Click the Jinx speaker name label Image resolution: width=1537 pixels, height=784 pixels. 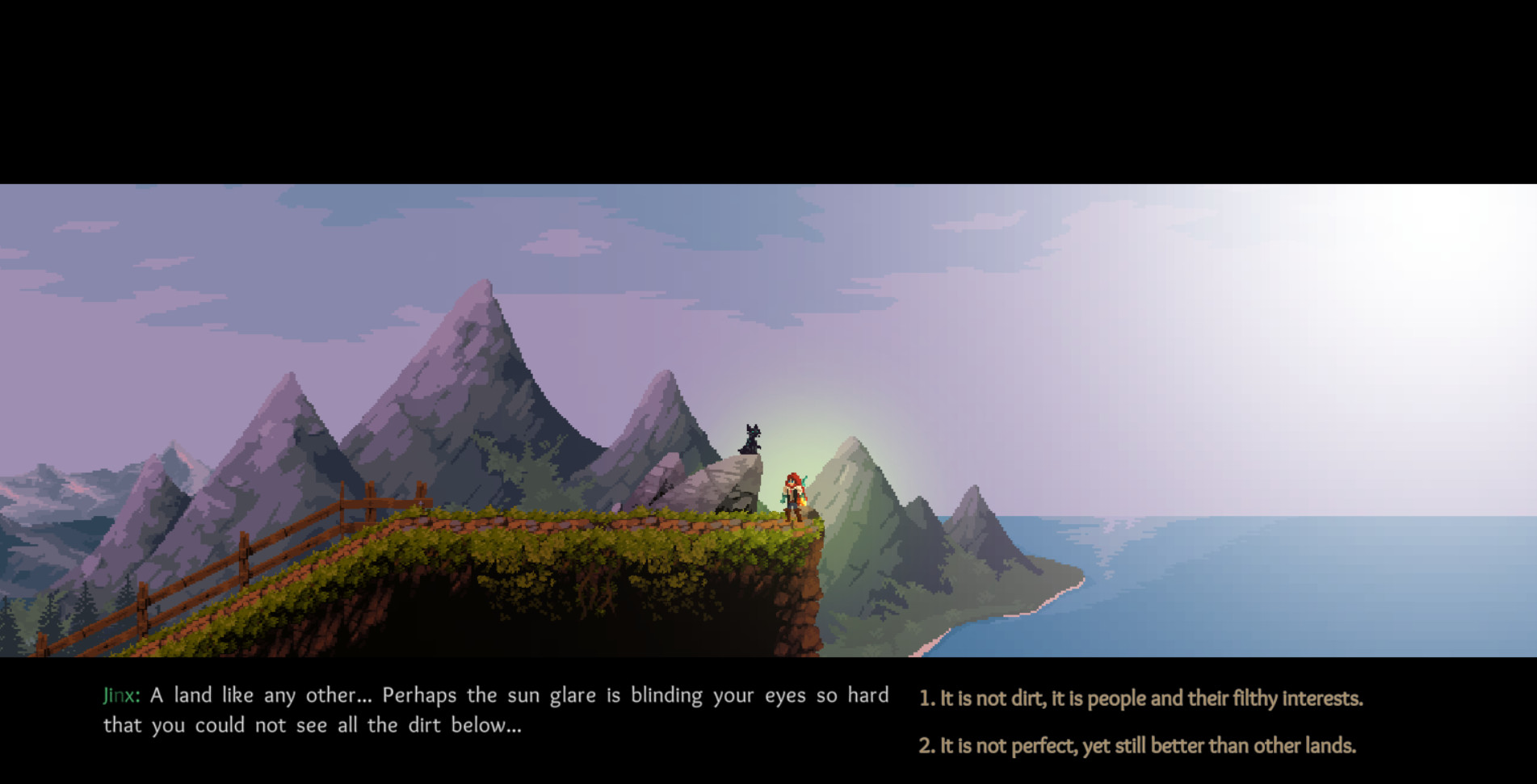click(x=121, y=694)
